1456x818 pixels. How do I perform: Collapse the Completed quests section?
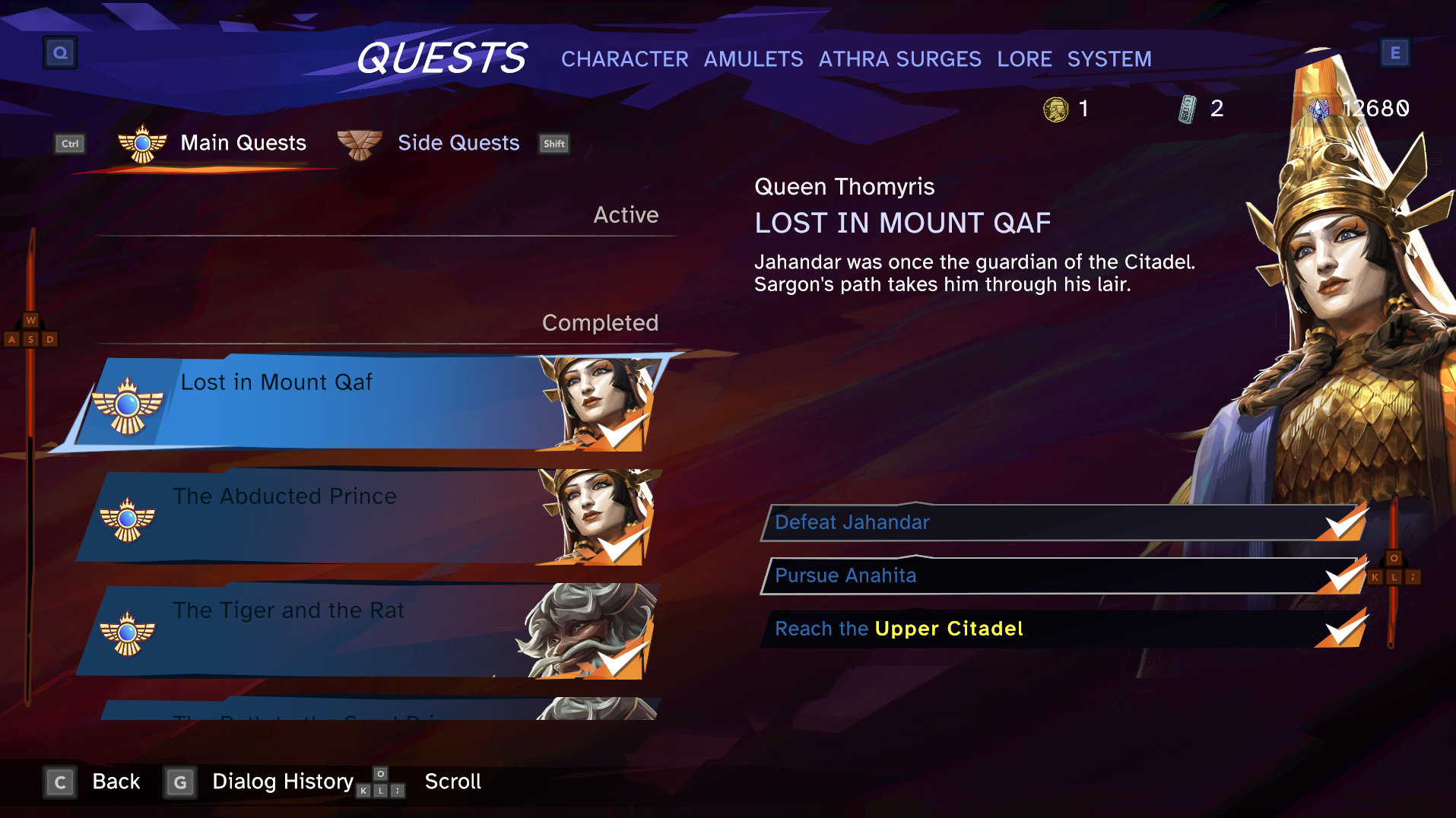pyautogui.click(x=600, y=322)
